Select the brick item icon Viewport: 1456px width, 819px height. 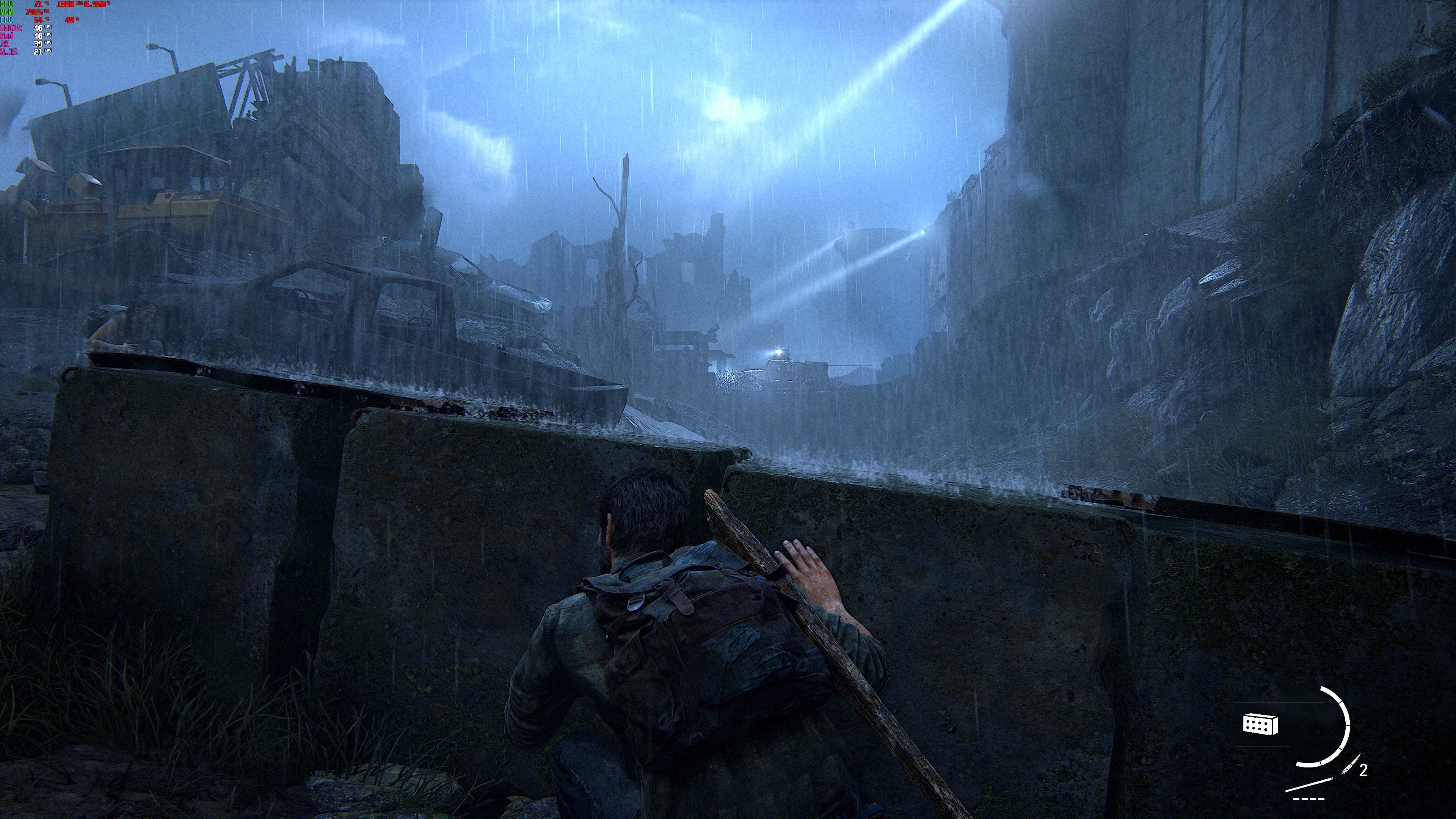[1260, 723]
